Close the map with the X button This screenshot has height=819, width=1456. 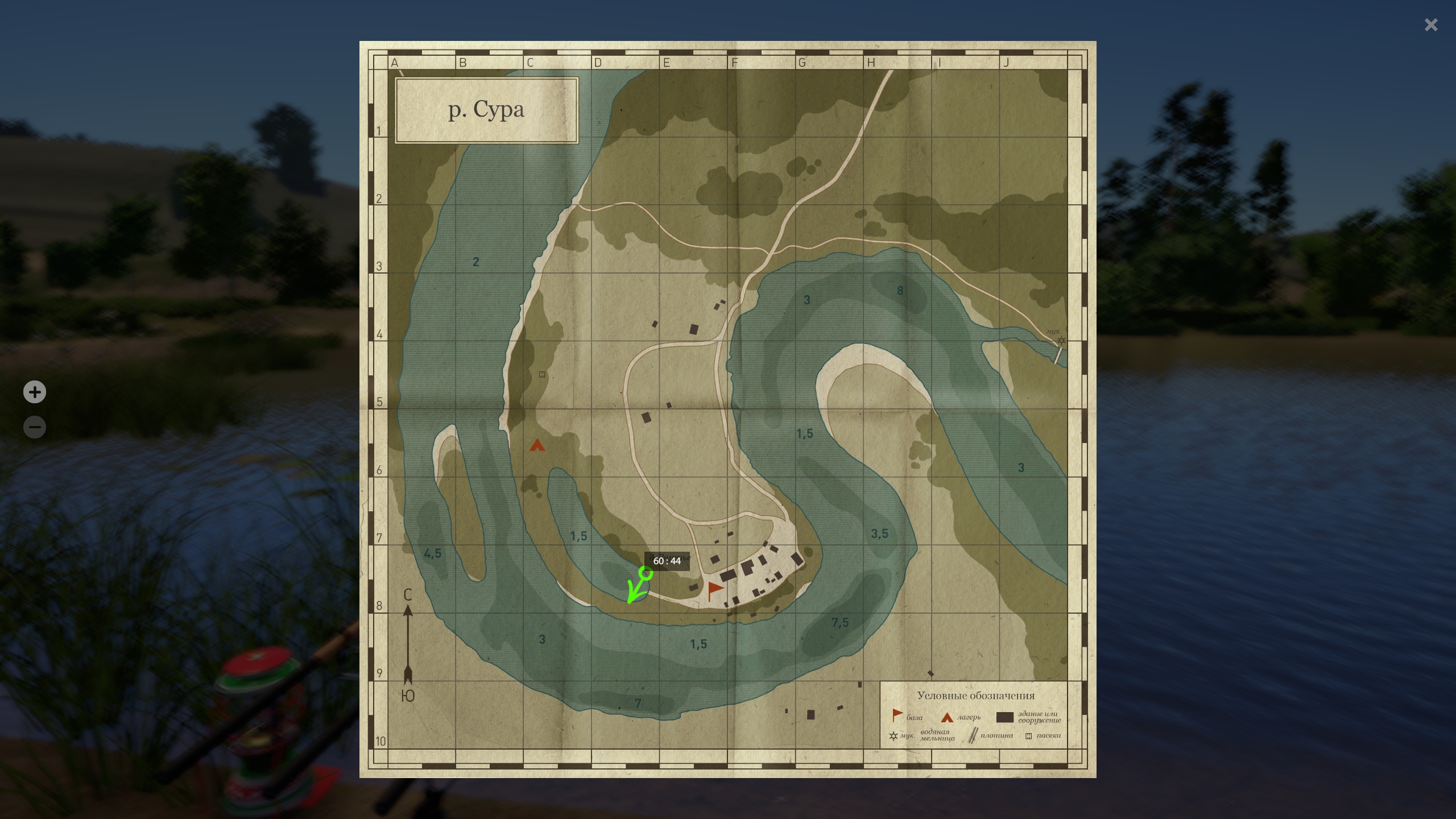pos(1431,25)
